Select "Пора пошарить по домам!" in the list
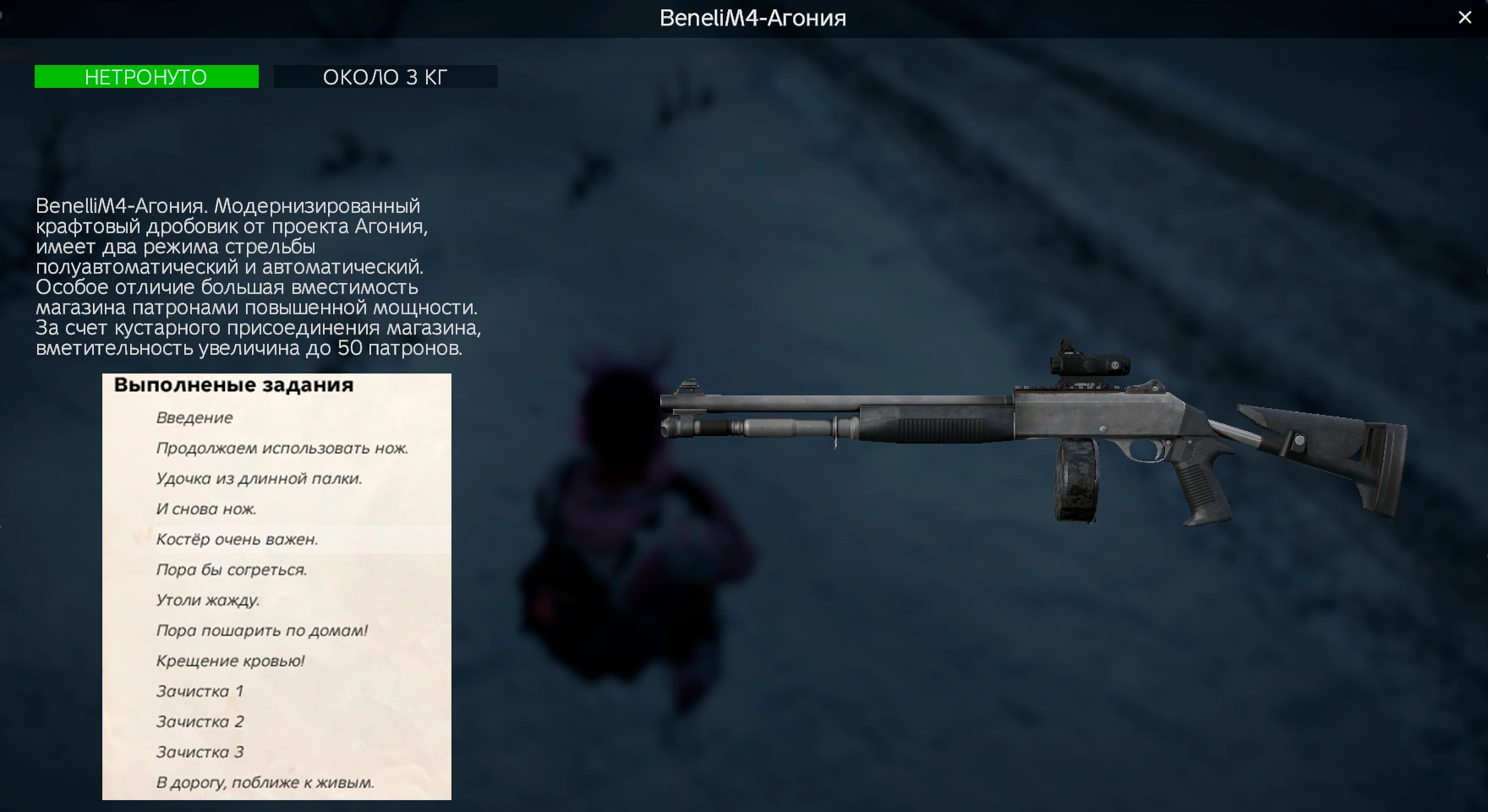1488x812 pixels. pos(261,631)
